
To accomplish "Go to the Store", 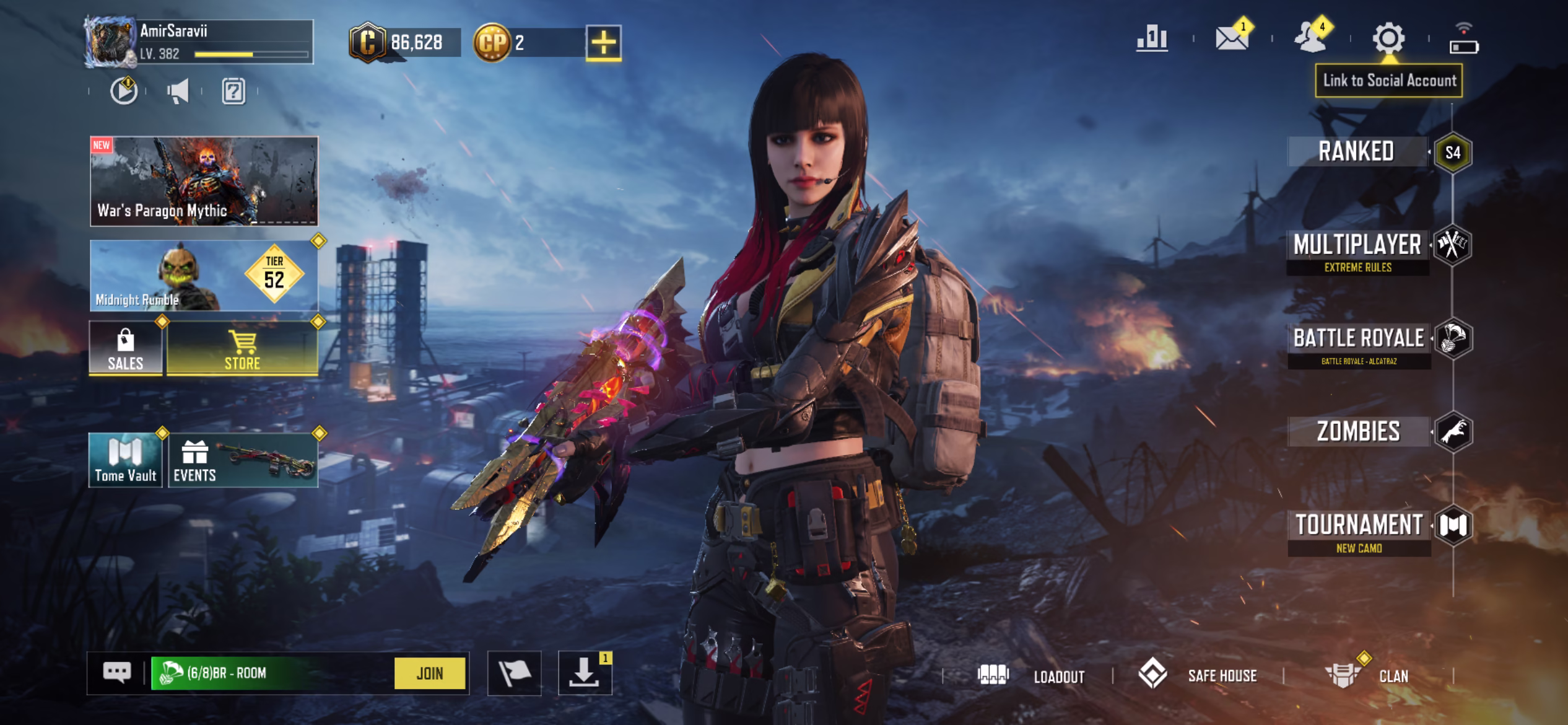I will click(242, 348).
